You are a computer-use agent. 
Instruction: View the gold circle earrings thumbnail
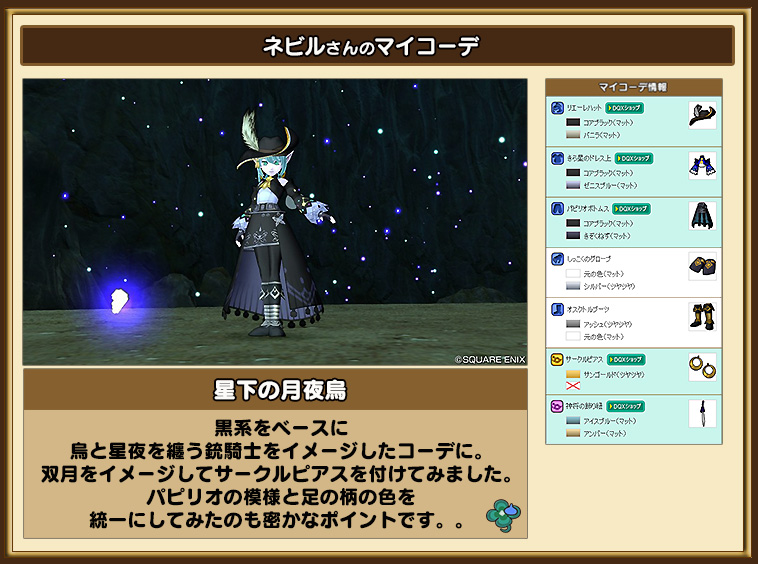702,366
